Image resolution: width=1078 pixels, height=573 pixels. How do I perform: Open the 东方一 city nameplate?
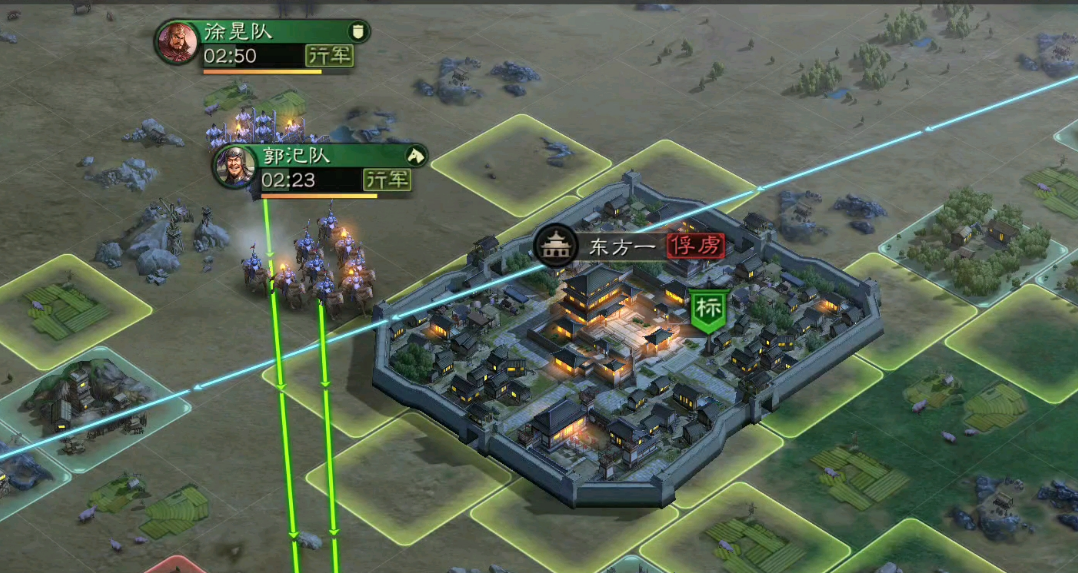613,247
